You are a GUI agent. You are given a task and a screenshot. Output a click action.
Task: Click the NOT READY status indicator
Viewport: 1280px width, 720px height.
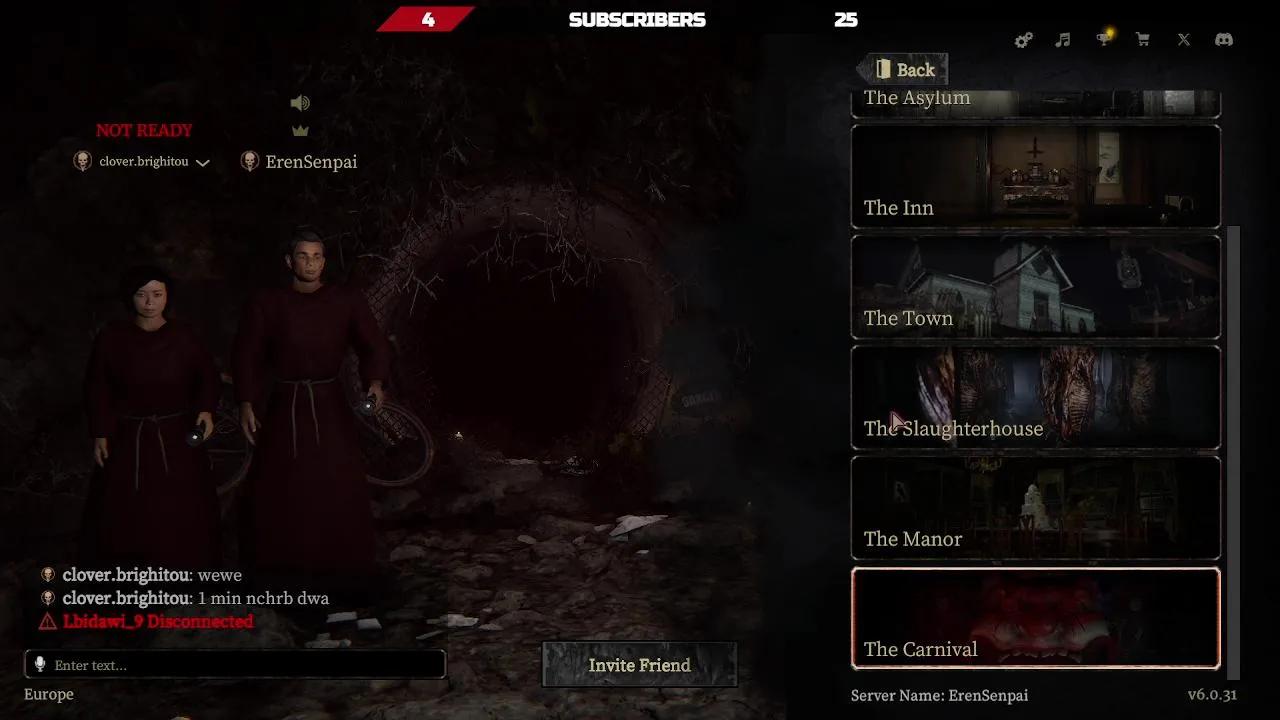(144, 130)
